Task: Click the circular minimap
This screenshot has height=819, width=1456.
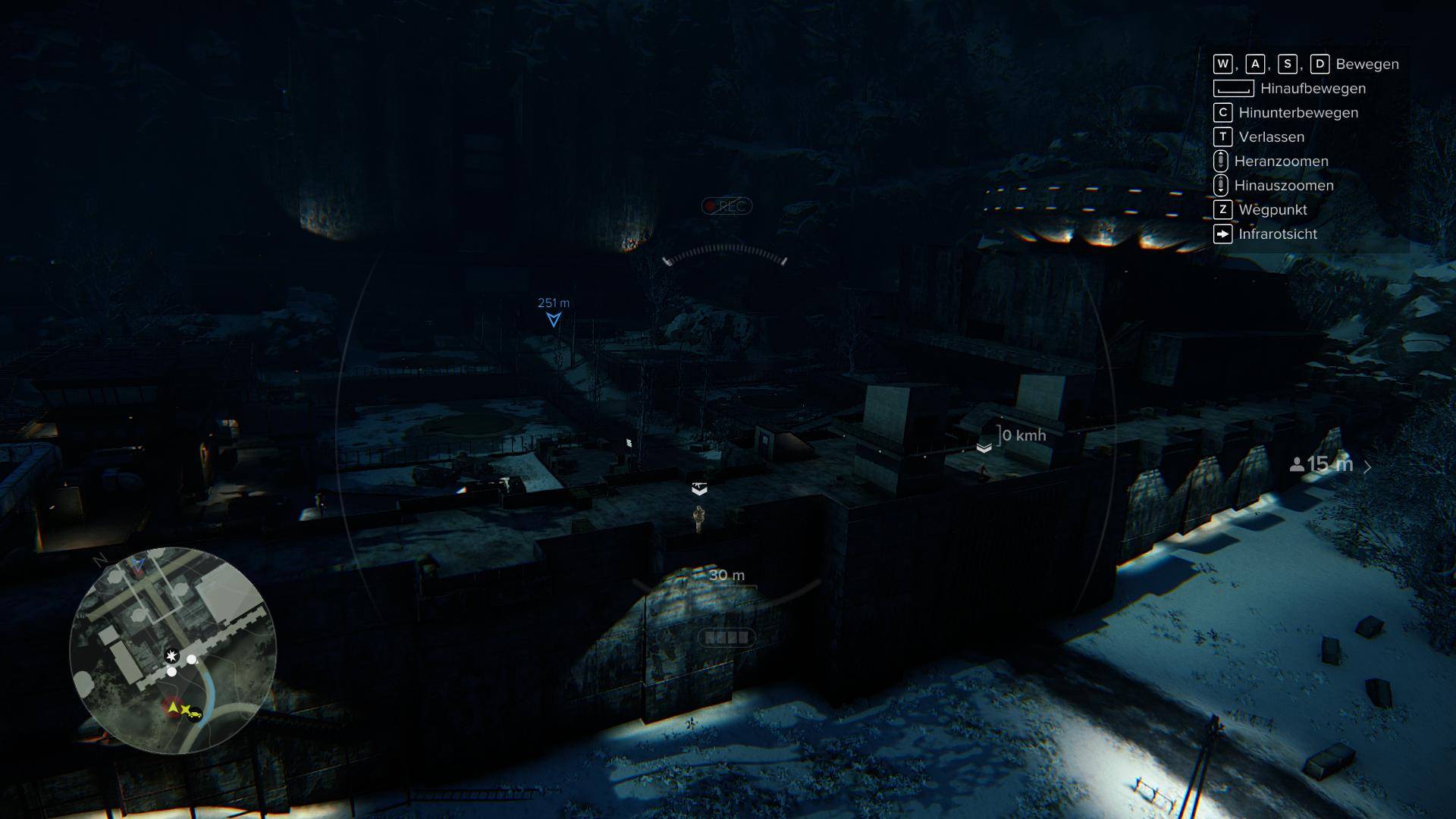Action: [173, 650]
